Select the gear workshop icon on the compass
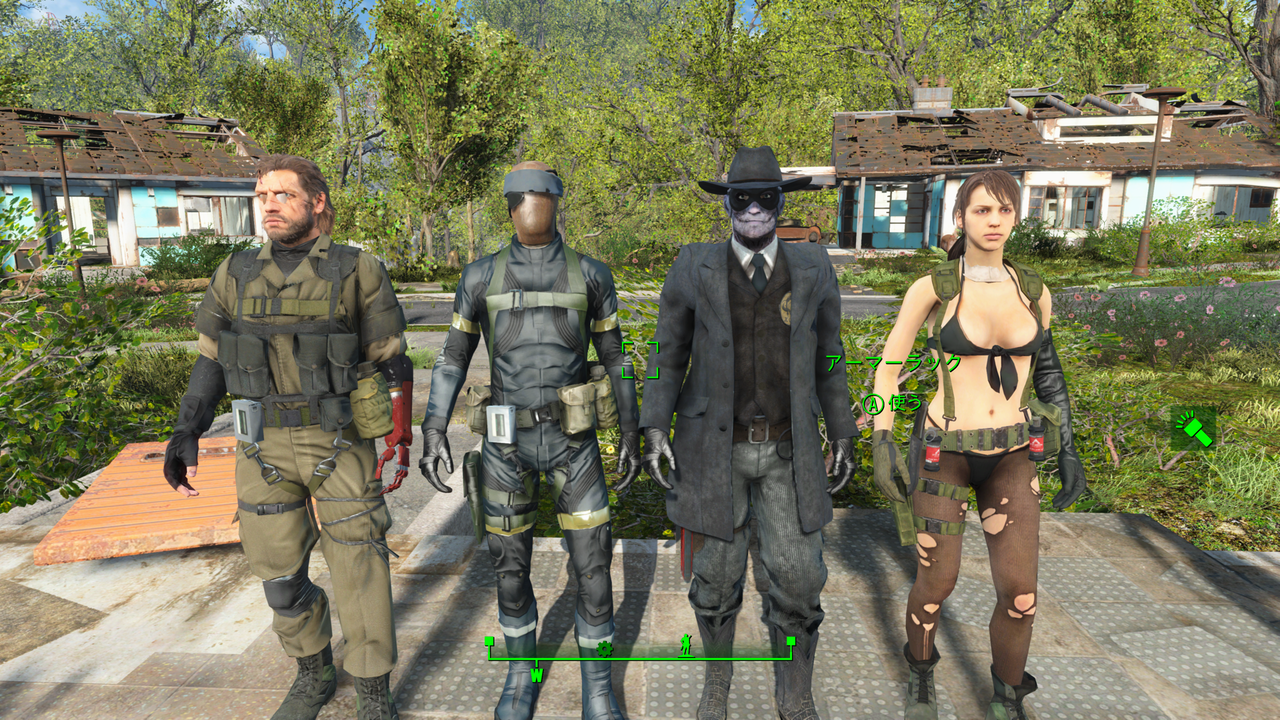The width and height of the screenshot is (1280, 720). click(x=605, y=649)
